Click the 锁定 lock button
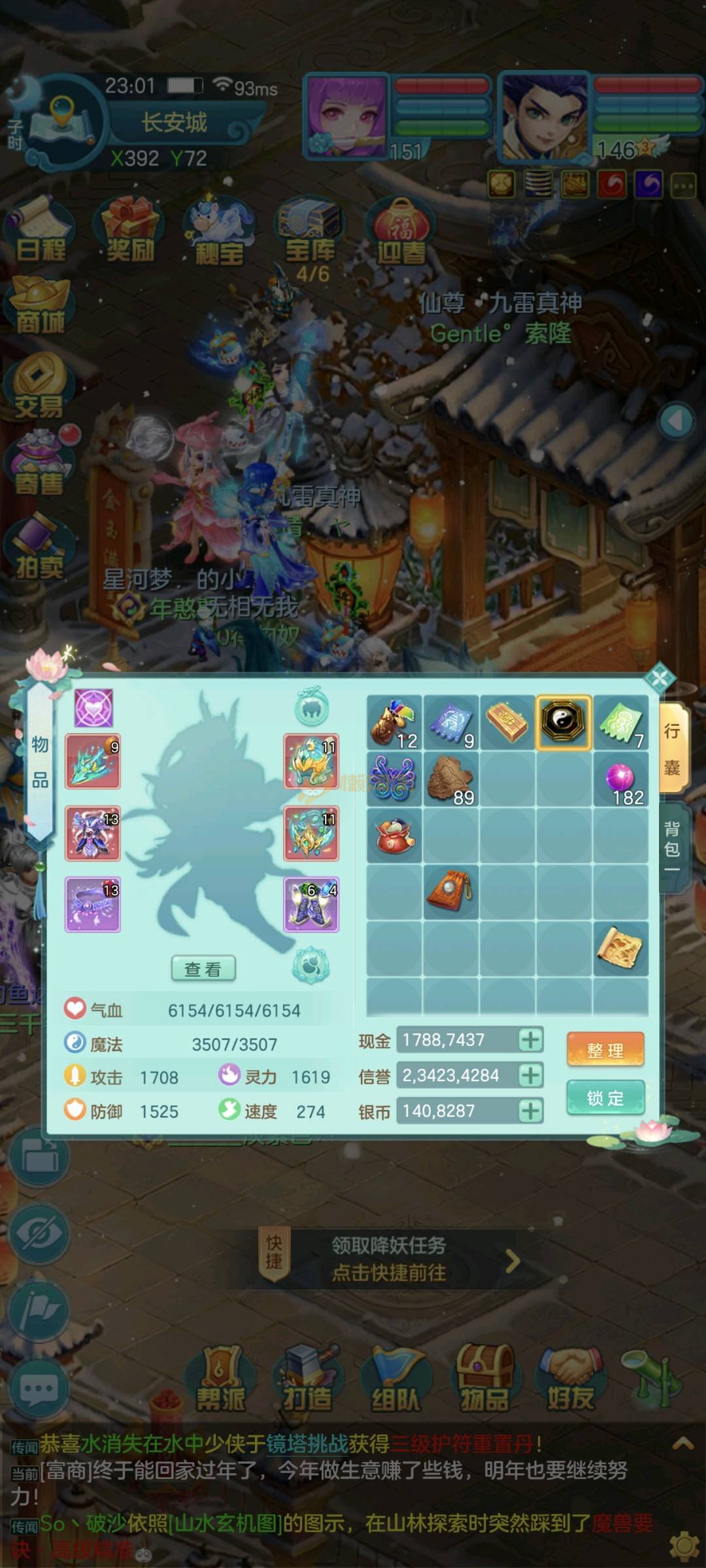The width and height of the screenshot is (706, 1568). pos(605,1098)
